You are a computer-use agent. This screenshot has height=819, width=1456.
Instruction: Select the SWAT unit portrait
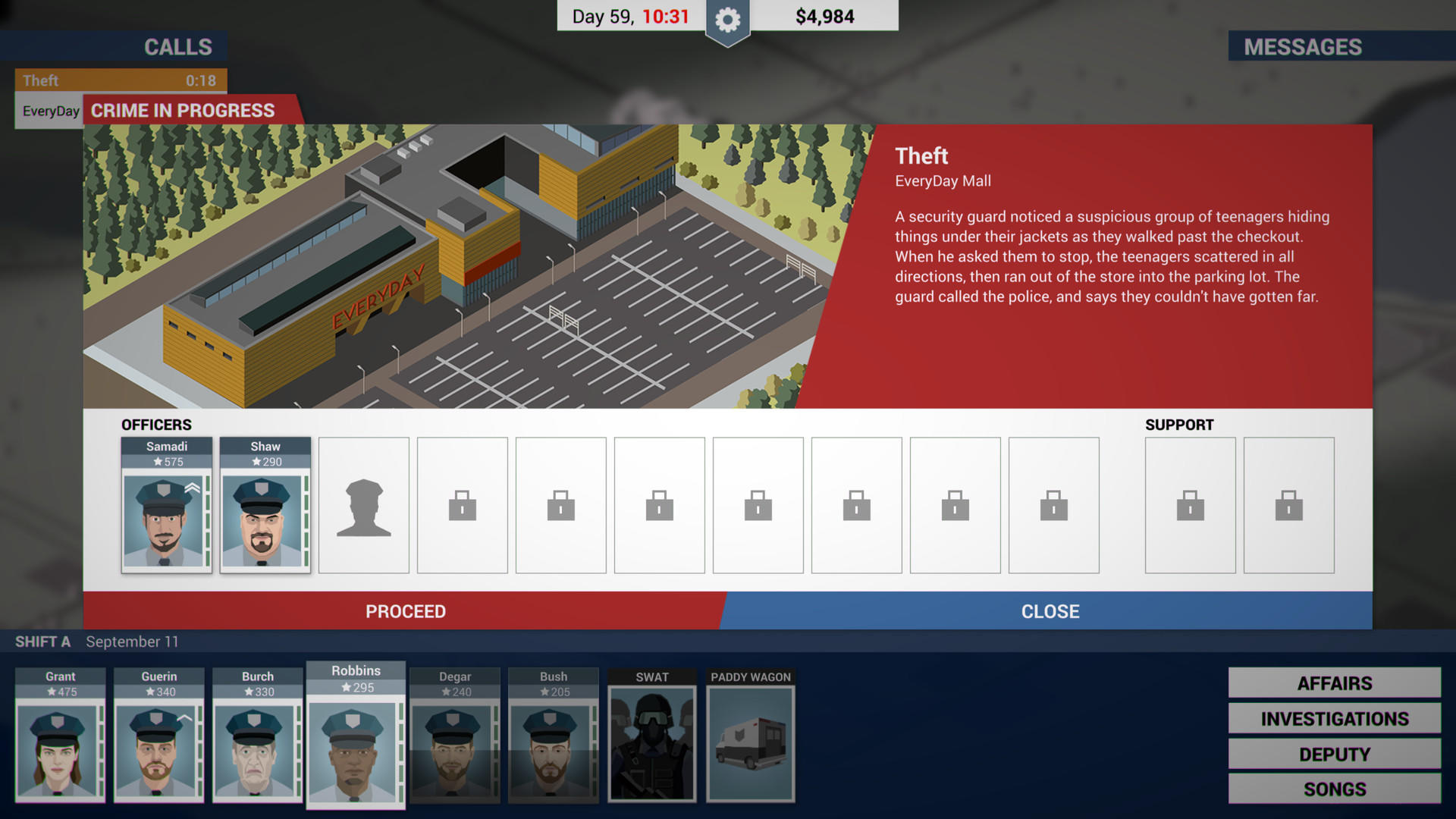click(x=652, y=736)
